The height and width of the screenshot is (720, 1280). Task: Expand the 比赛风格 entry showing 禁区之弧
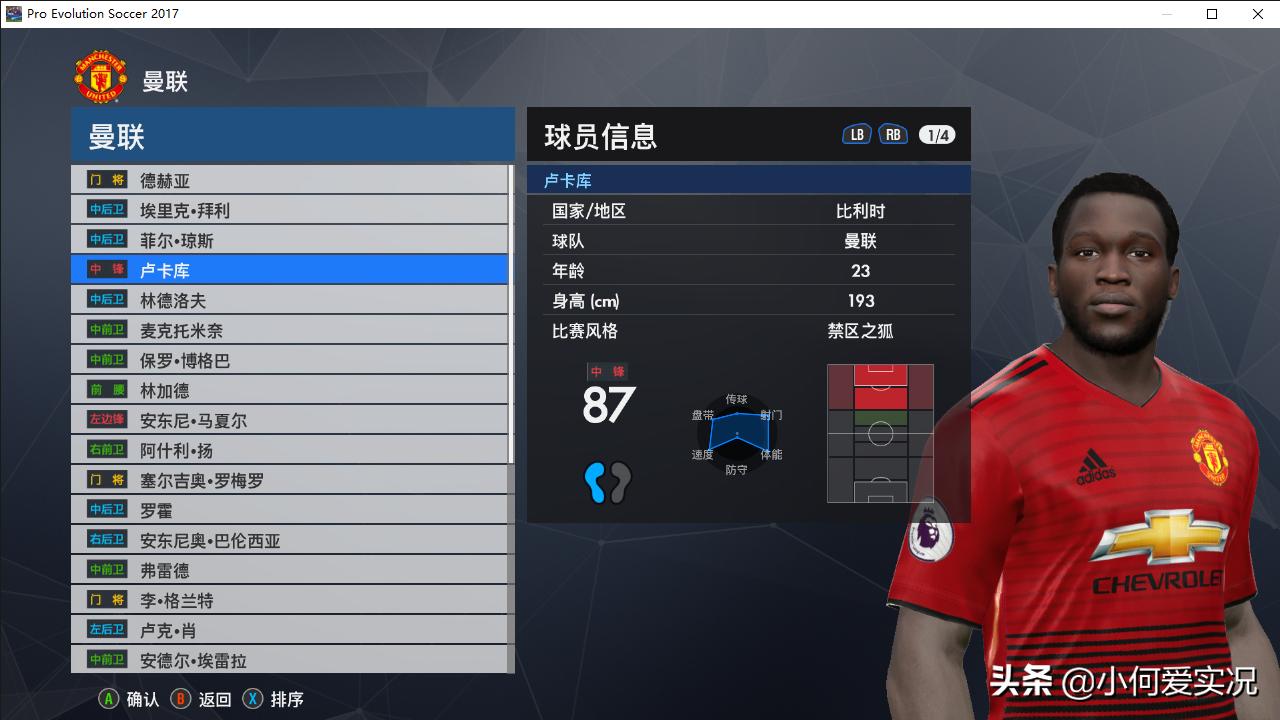pyautogui.click(x=748, y=331)
